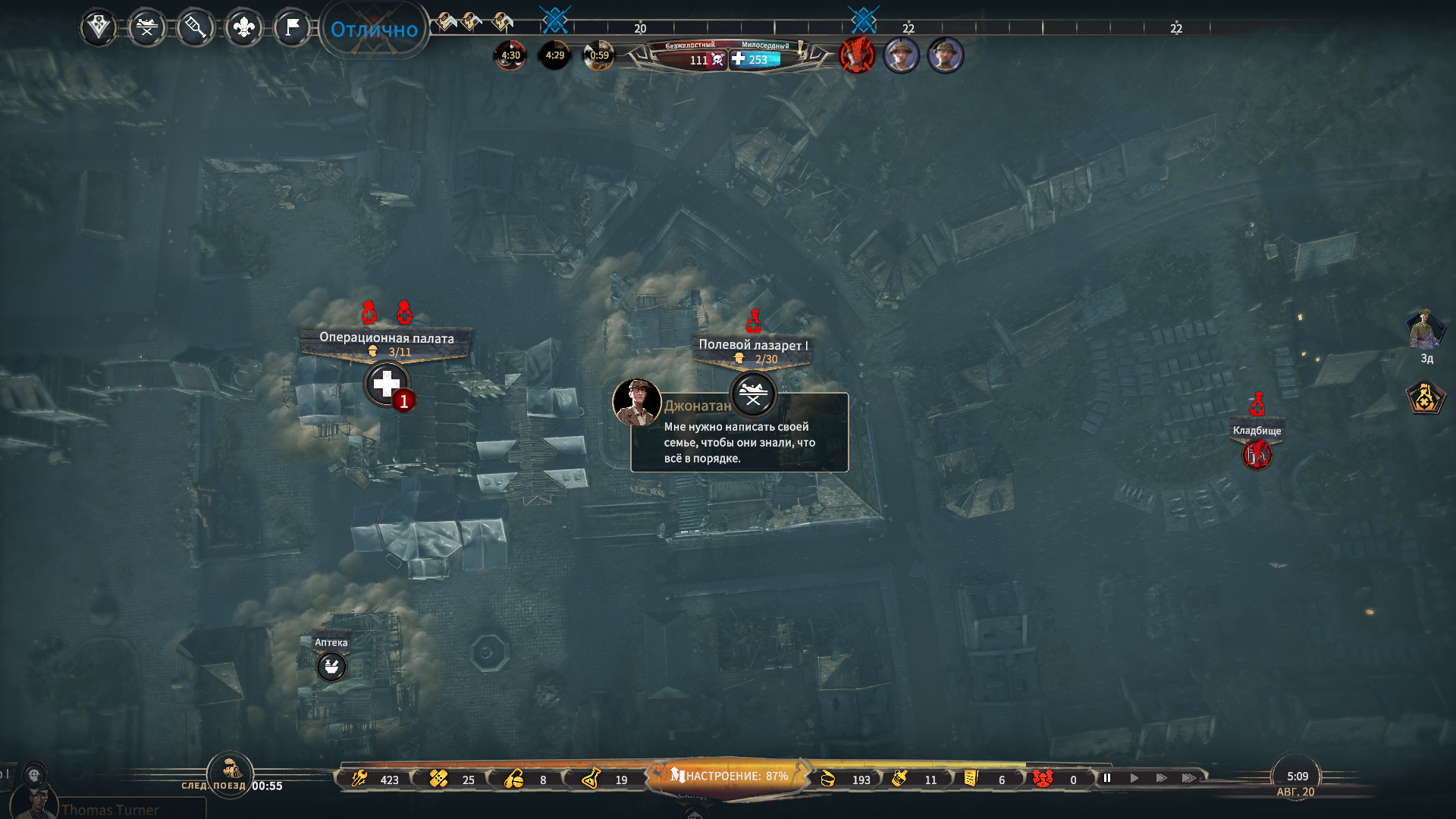Click the Настроение morale banner

[729, 777]
